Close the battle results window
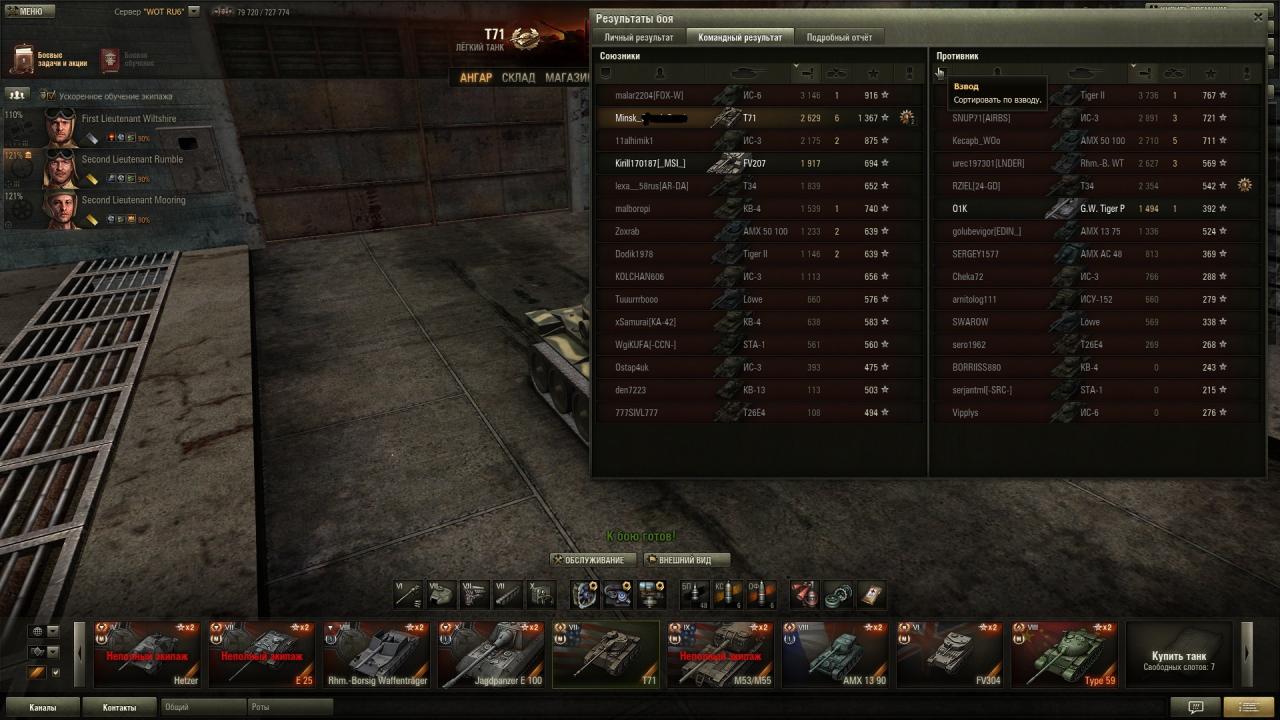 click(x=1258, y=17)
